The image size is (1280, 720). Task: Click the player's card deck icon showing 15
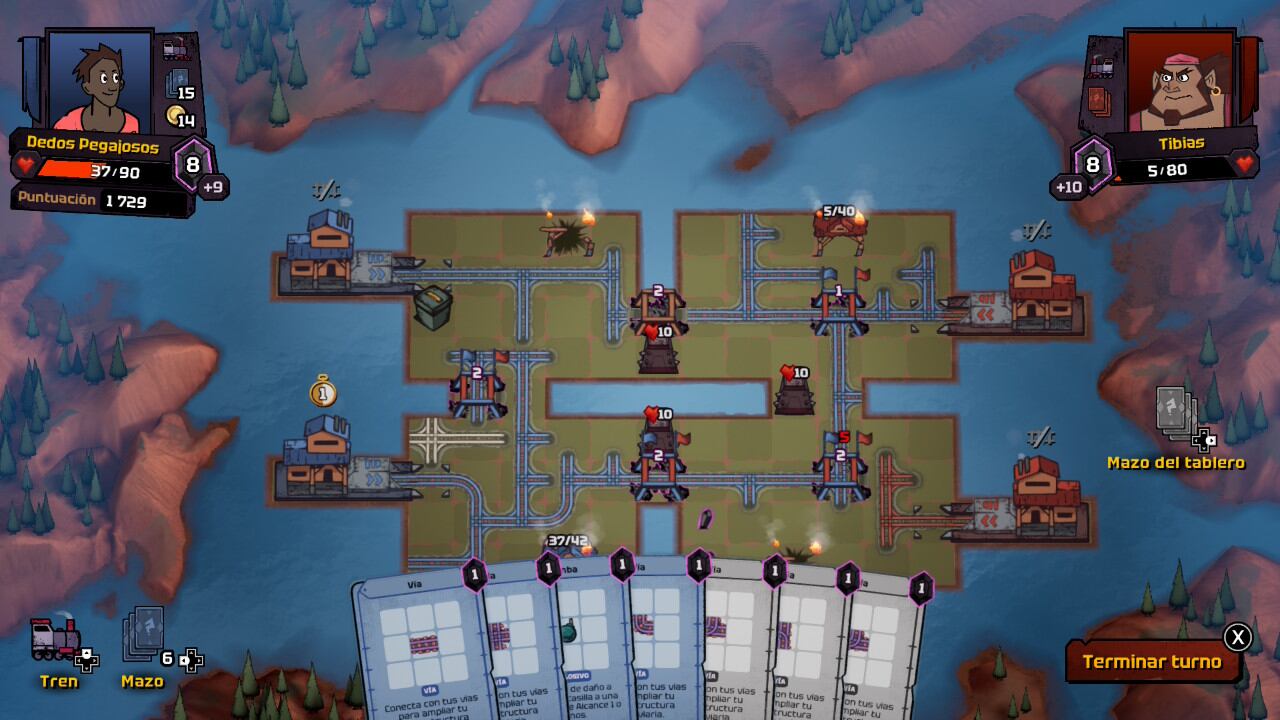pyautogui.click(x=177, y=82)
